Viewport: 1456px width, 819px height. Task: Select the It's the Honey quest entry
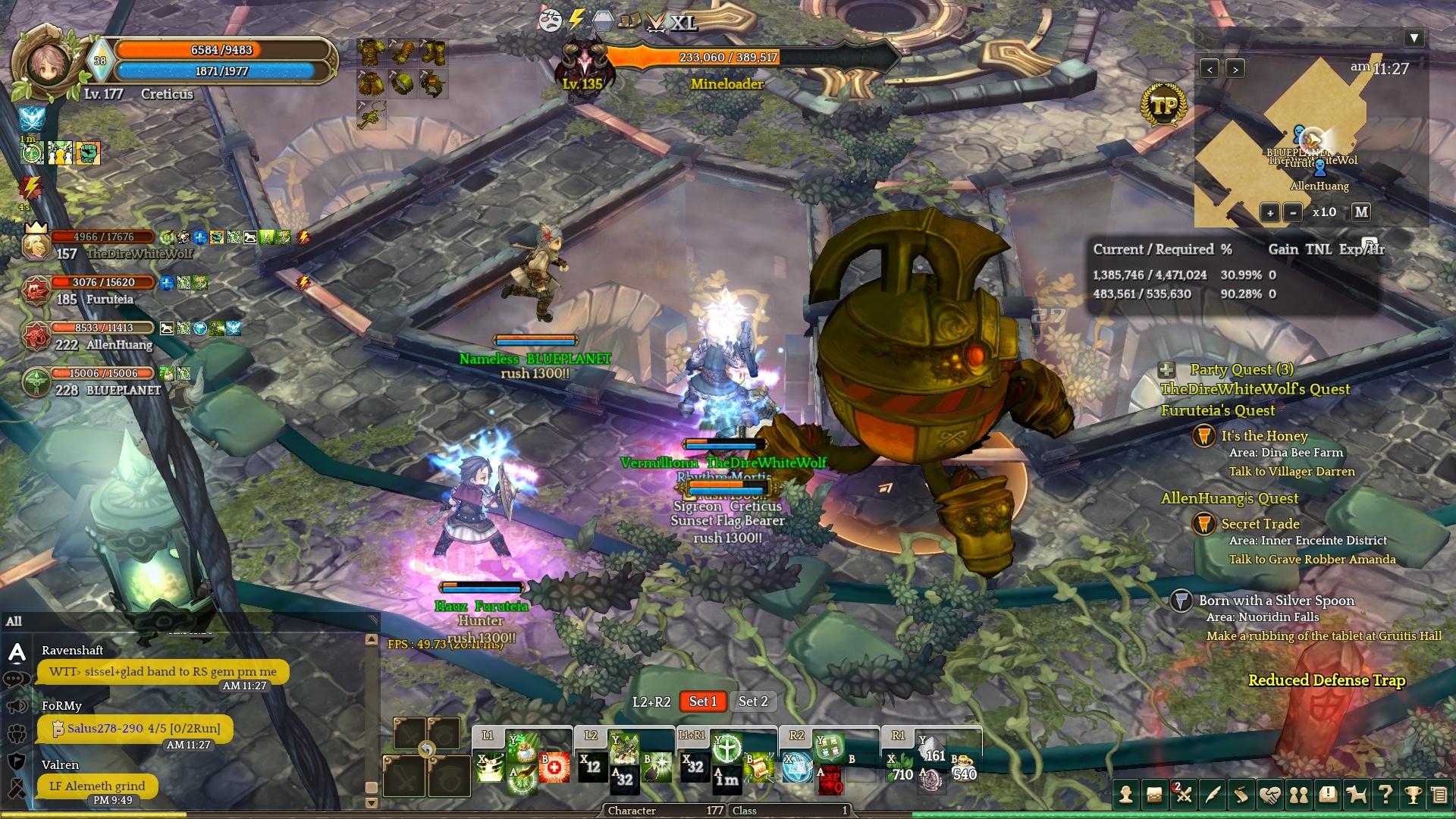point(1264,436)
